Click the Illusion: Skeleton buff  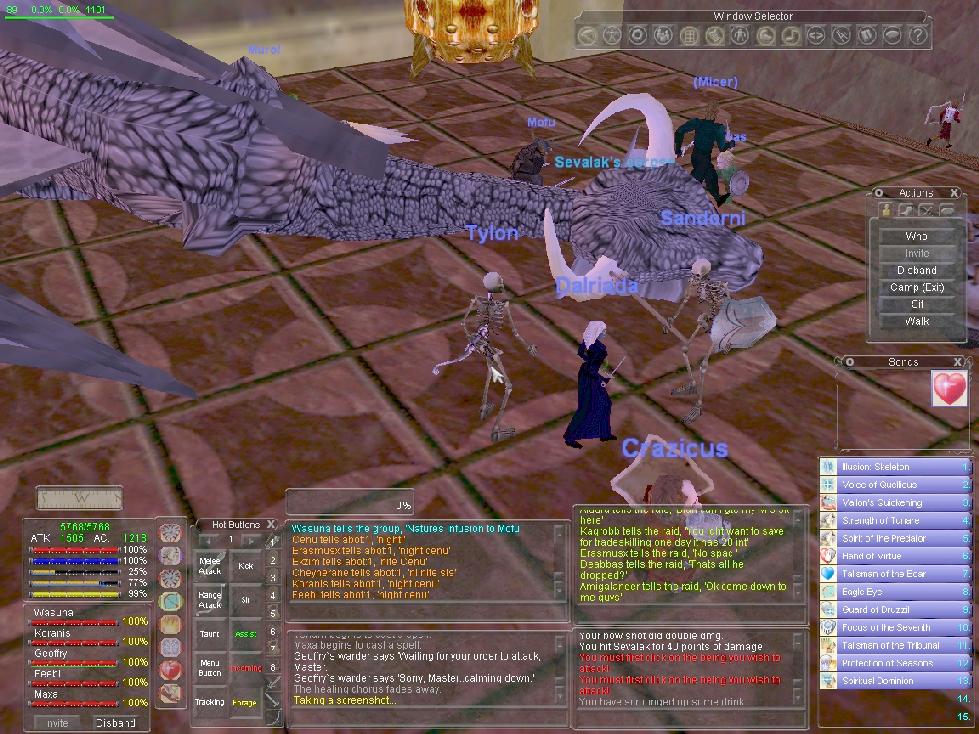tap(895, 467)
